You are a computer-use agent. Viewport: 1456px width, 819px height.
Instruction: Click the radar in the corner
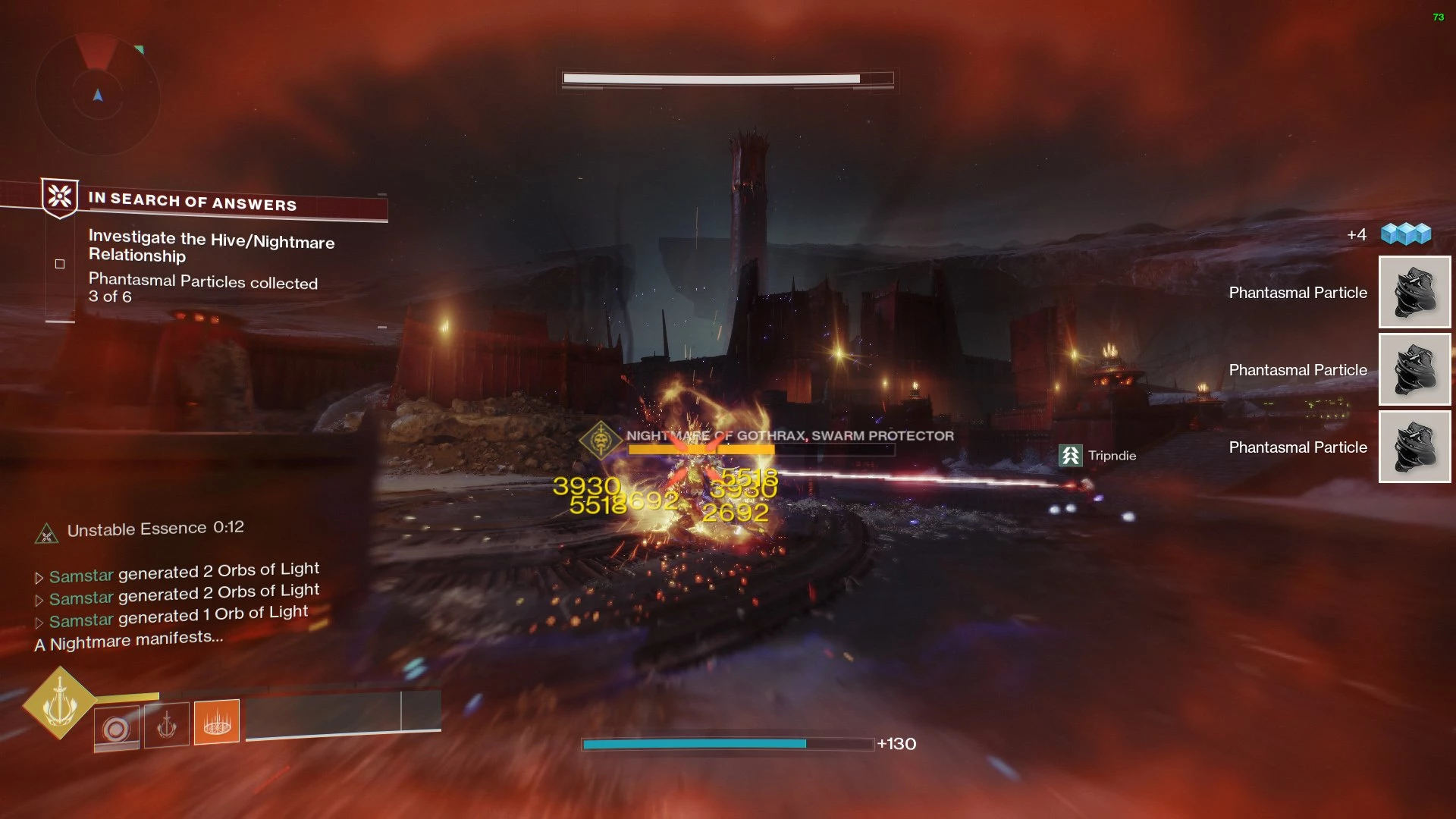(x=98, y=94)
